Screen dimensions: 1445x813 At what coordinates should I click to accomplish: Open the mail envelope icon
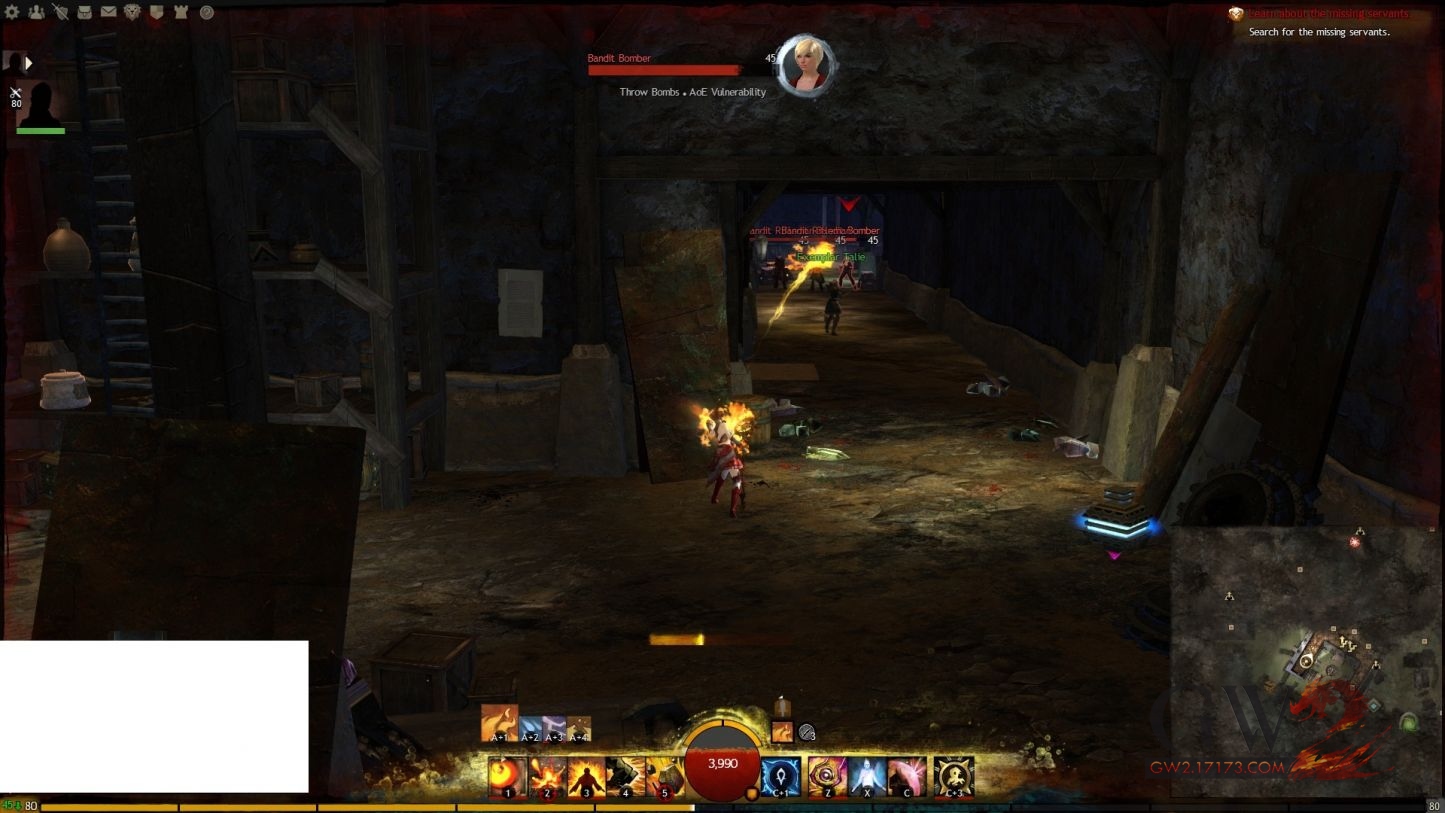click(x=108, y=12)
